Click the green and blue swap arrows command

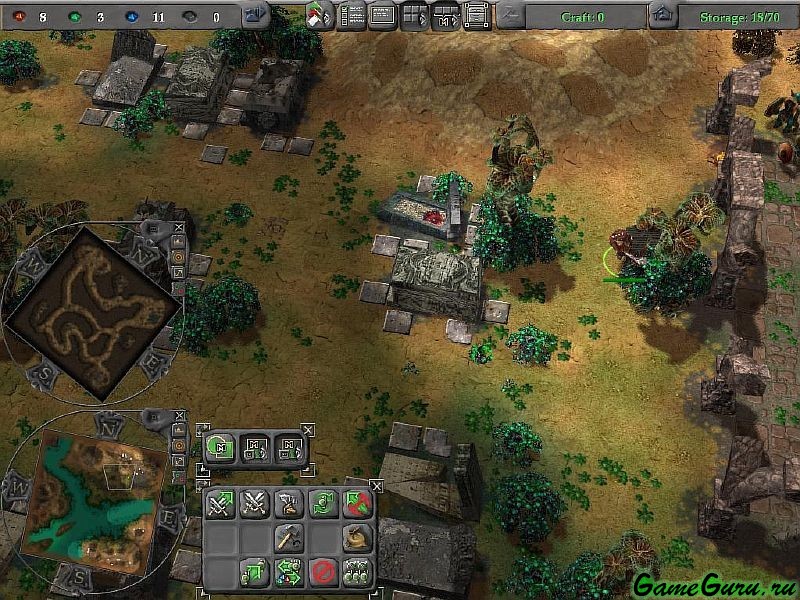[x=289, y=572]
